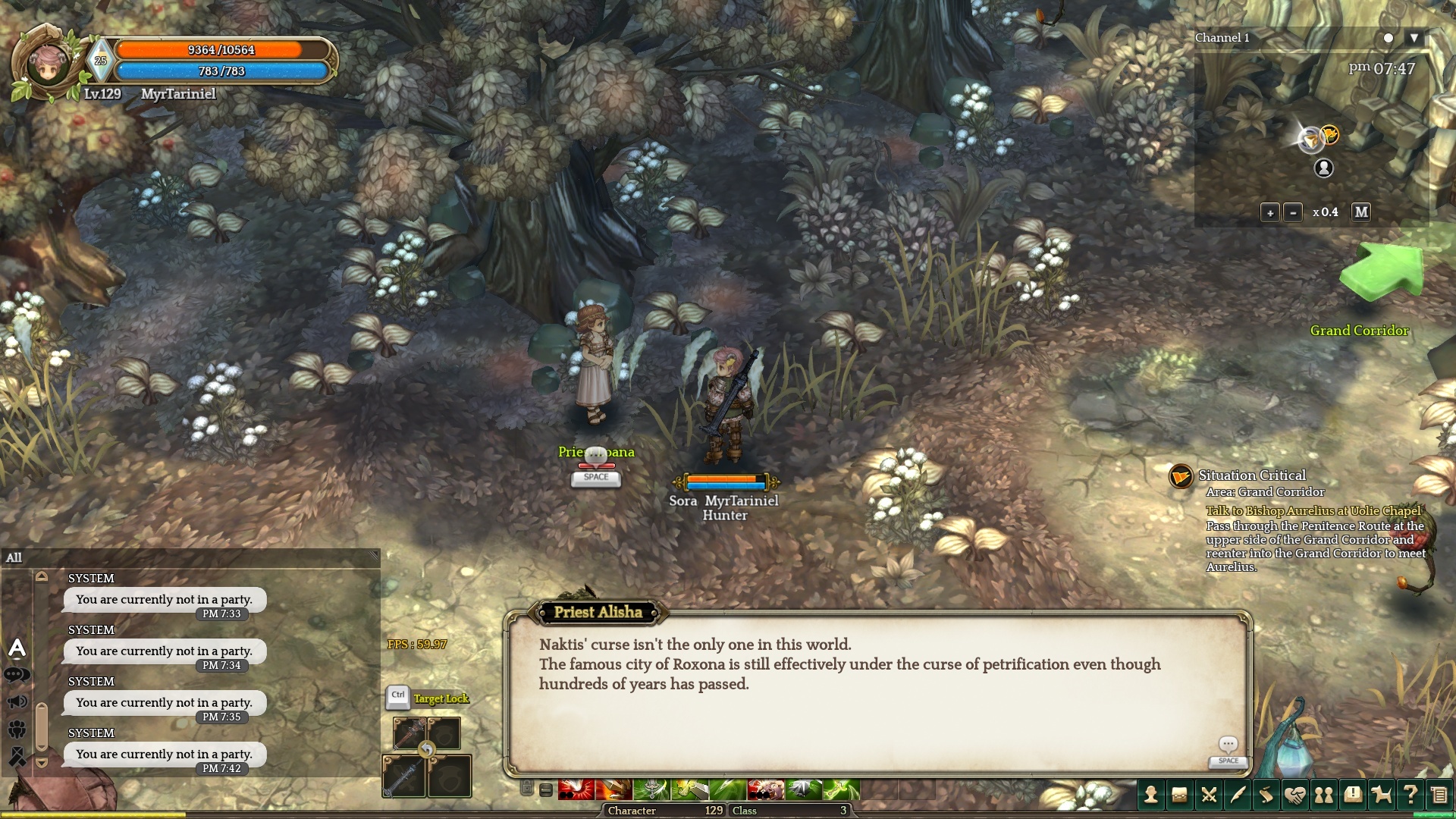1456x819 pixels.
Task: Select the All chat tab
Action: click(x=14, y=558)
